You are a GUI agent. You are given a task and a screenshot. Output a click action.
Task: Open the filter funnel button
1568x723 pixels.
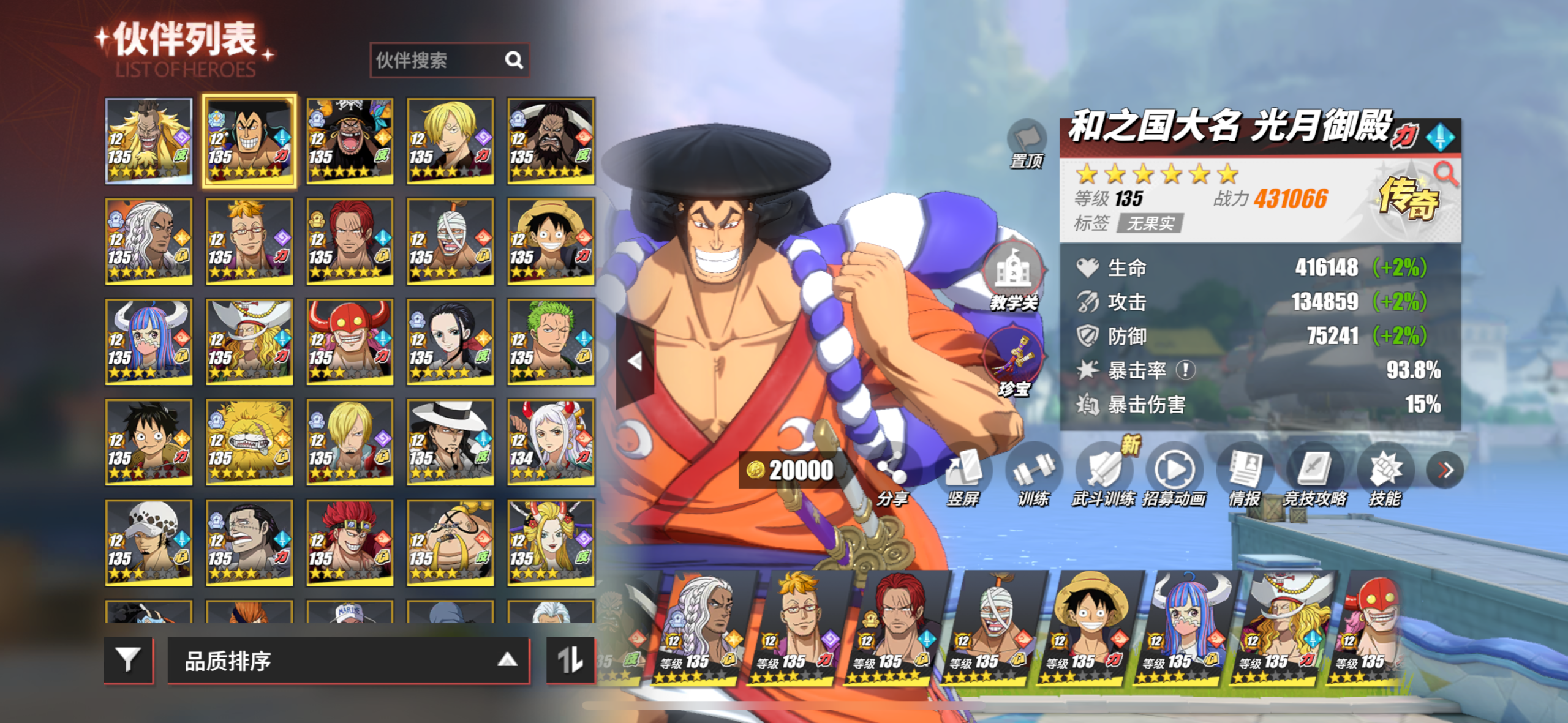pos(128,659)
